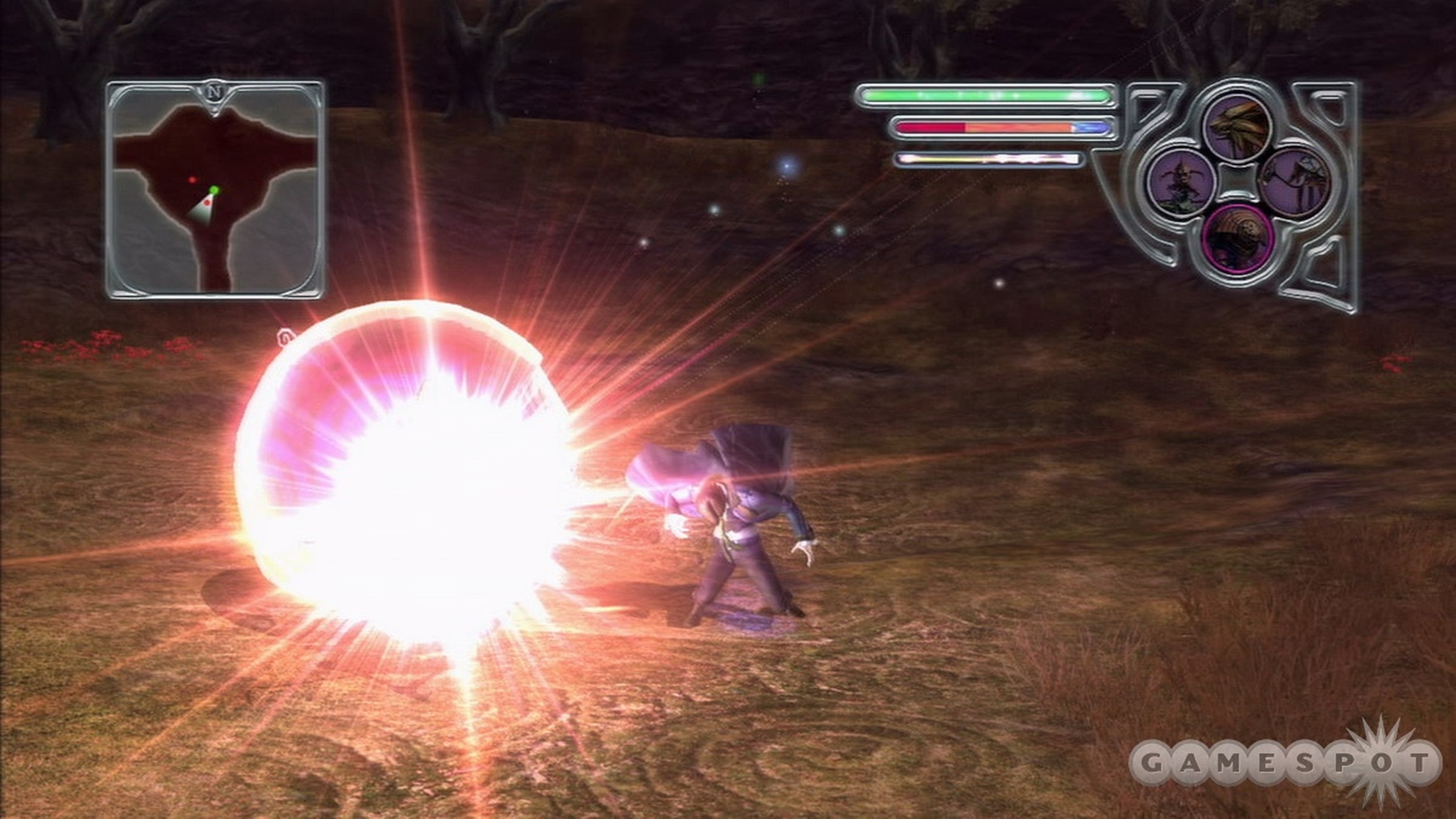Select the spiky-maned creature in the top circle

click(x=1238, y=129)
